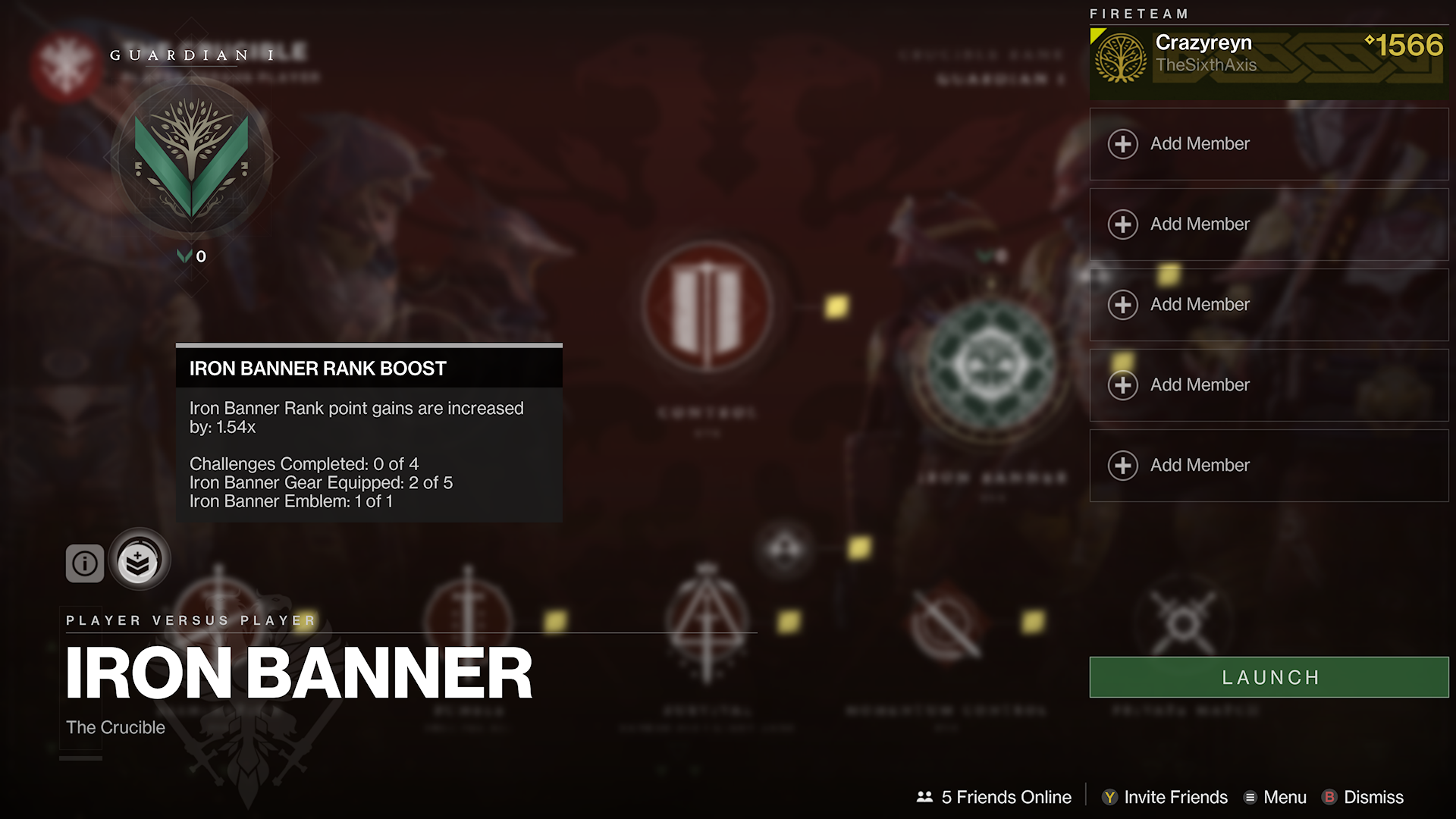
Task: Click the Iron Banner Rank Boost tooltip
Action: (x=369, y=432)
